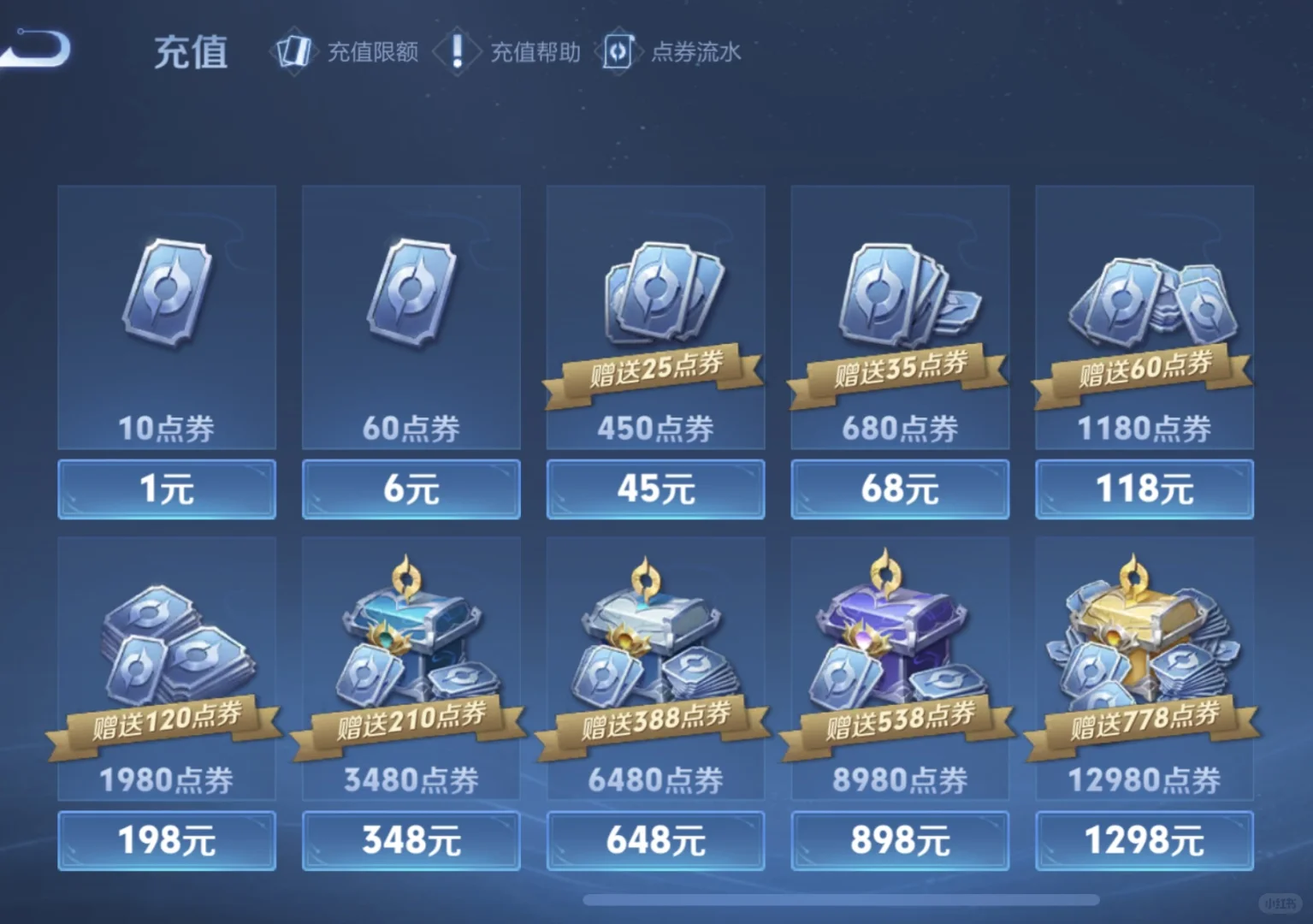The height and width of the screenshot is (924, 1313).
Task: Click the 1298元 purchase button
Action: [x=1144, y=840]
